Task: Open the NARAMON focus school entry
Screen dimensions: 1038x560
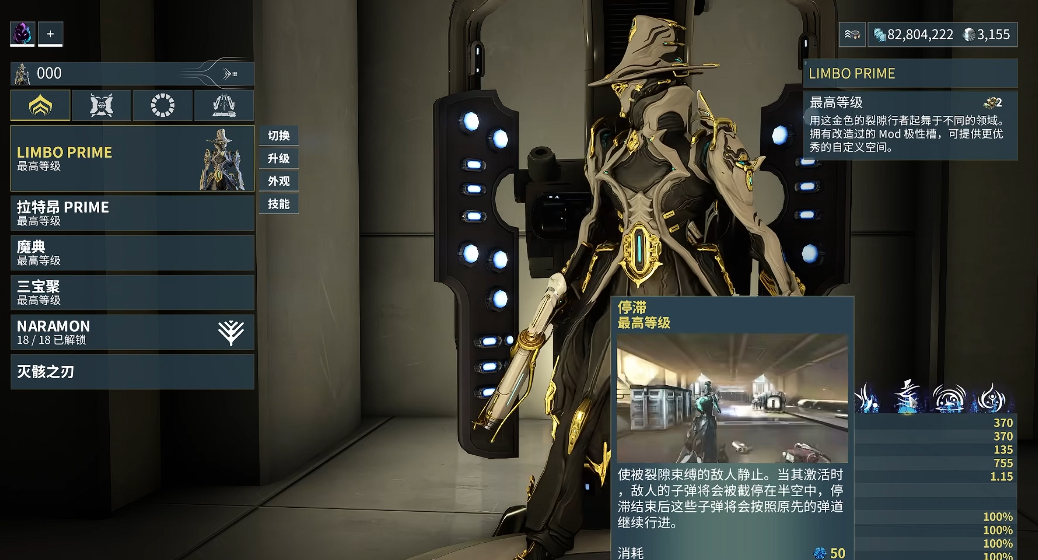Action: tap(132, 332)
